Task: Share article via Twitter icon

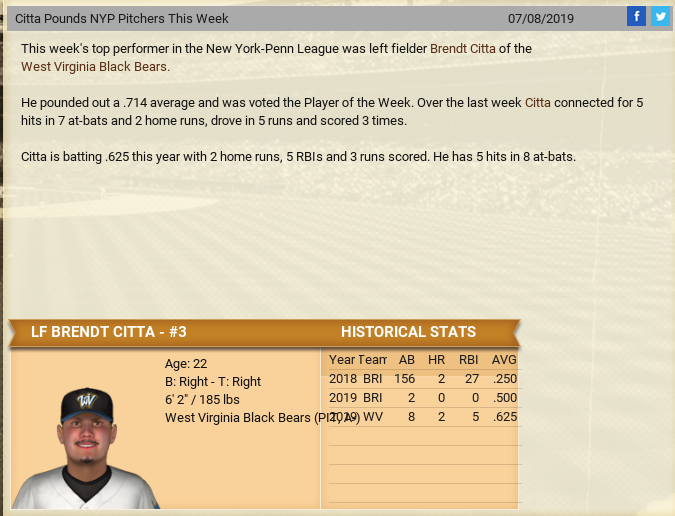Action: pos(660,16)
